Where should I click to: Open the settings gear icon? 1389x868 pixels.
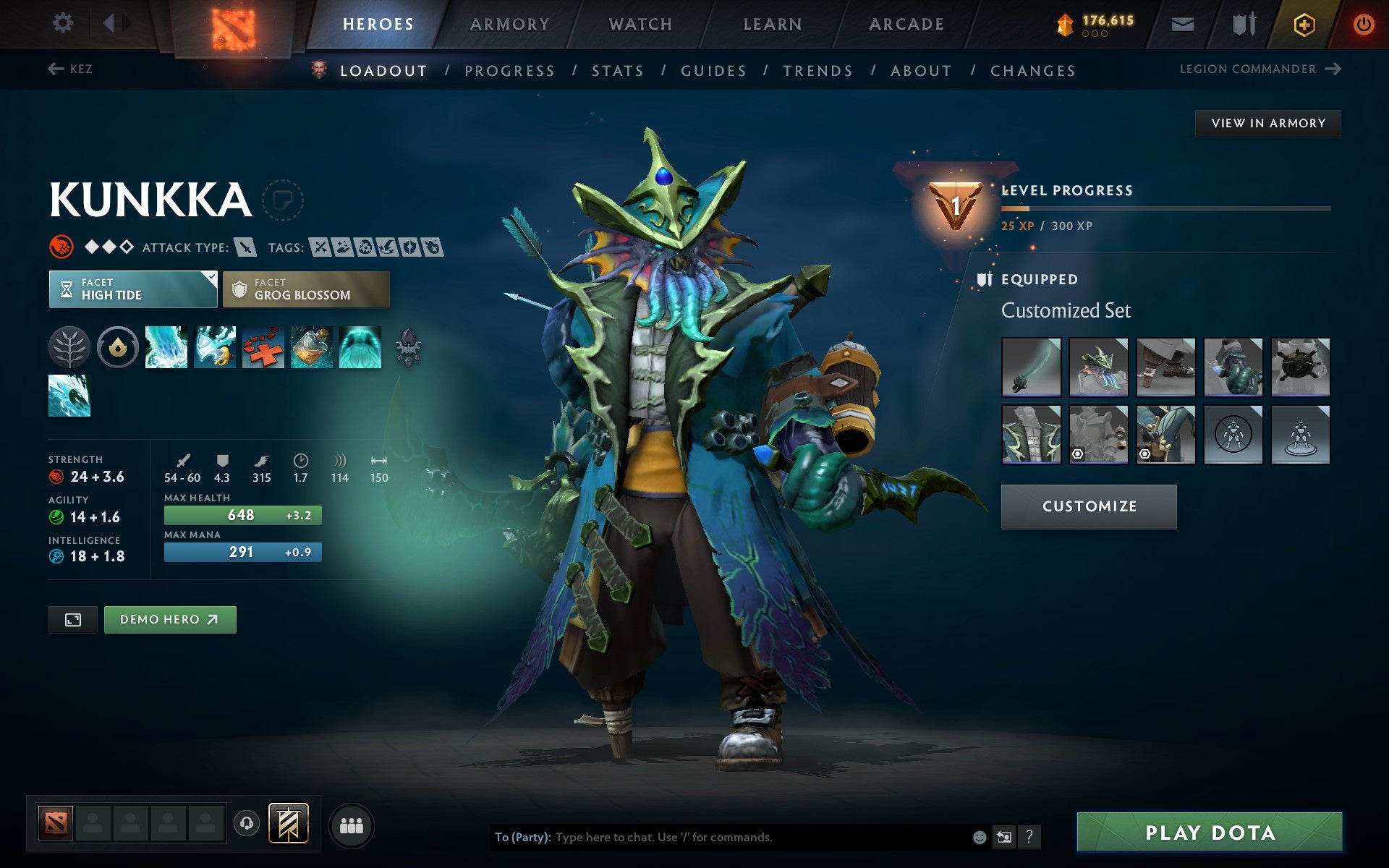coord(64,23)
